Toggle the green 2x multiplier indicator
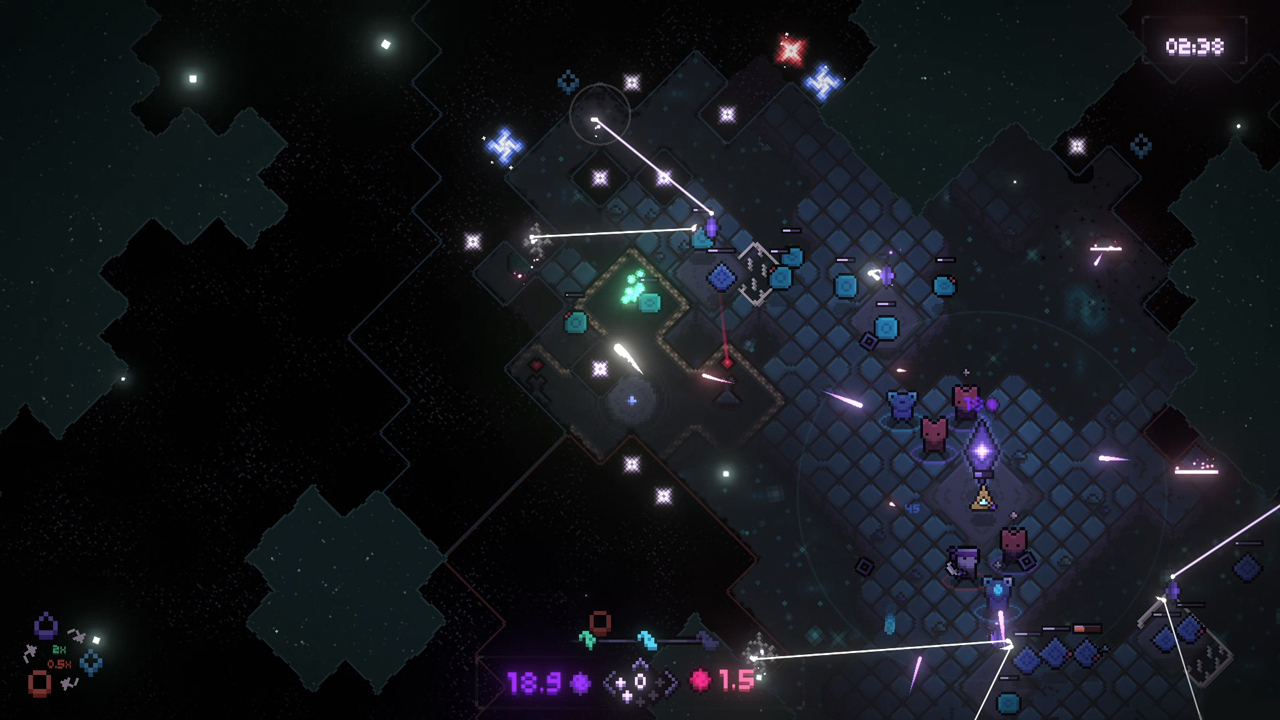Screen dimensions: 1280x720 [x=59, y=649]
